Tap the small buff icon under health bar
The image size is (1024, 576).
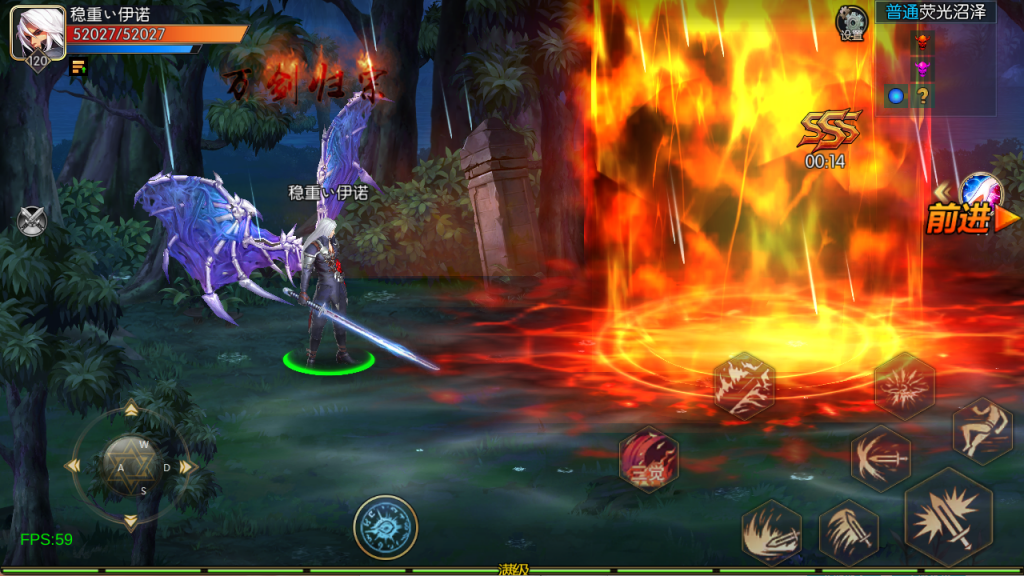pos(77,67)
